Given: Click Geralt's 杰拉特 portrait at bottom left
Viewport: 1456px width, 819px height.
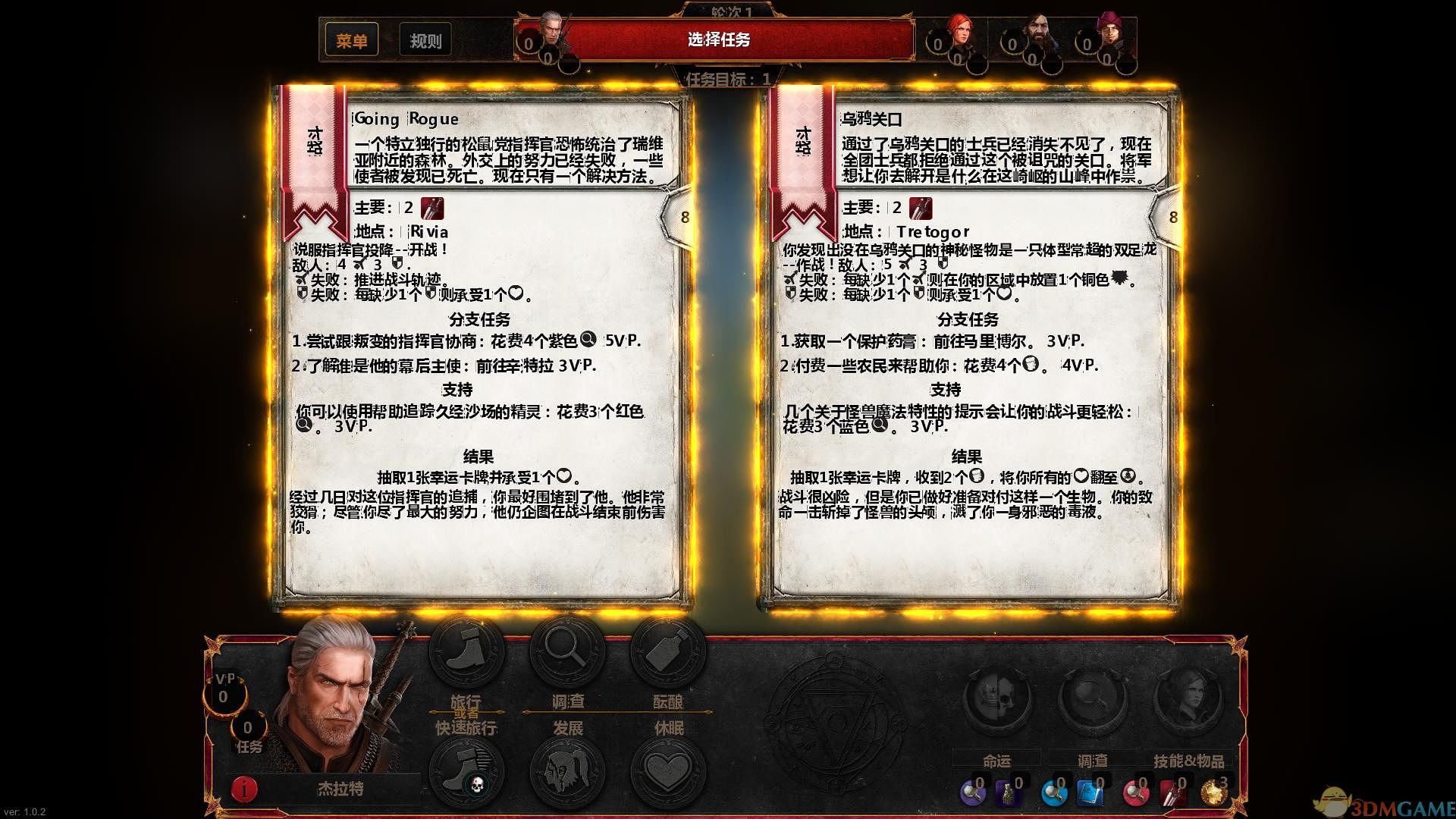Looking at the screenshot, I should (334, 698).
